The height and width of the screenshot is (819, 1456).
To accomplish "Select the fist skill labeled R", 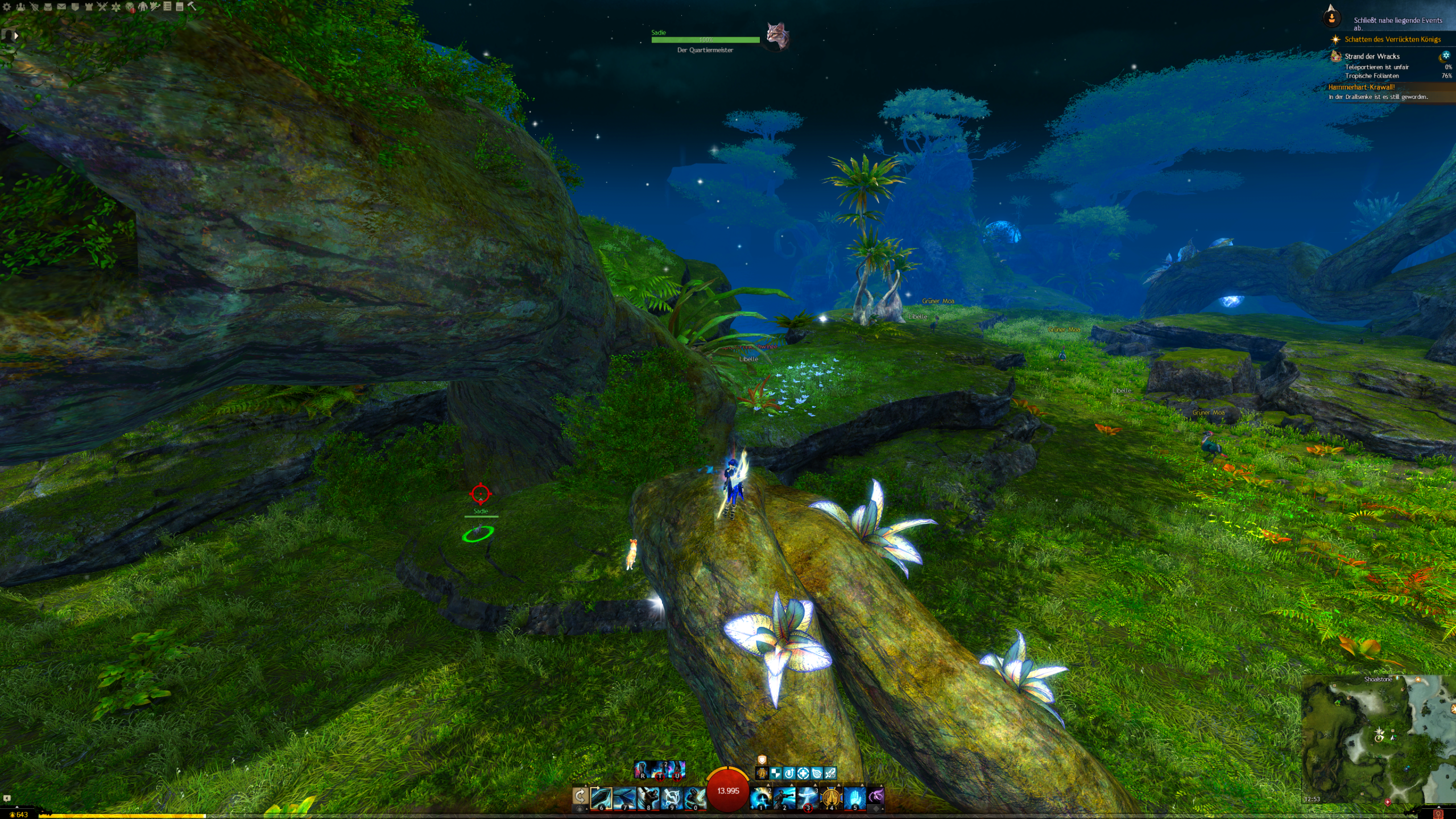I will pos(642,770).
